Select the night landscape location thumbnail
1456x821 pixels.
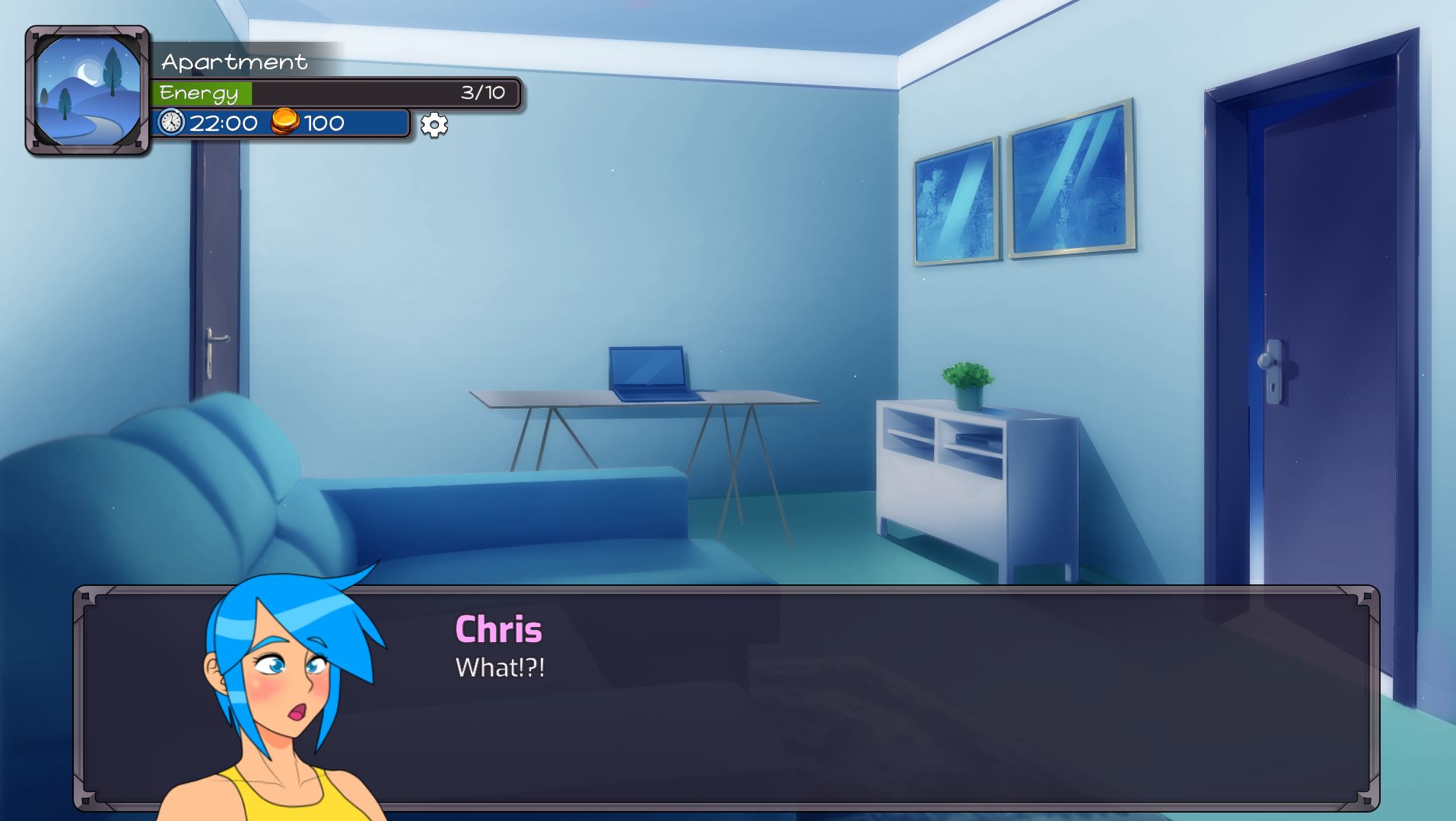[x=86, y=91]
